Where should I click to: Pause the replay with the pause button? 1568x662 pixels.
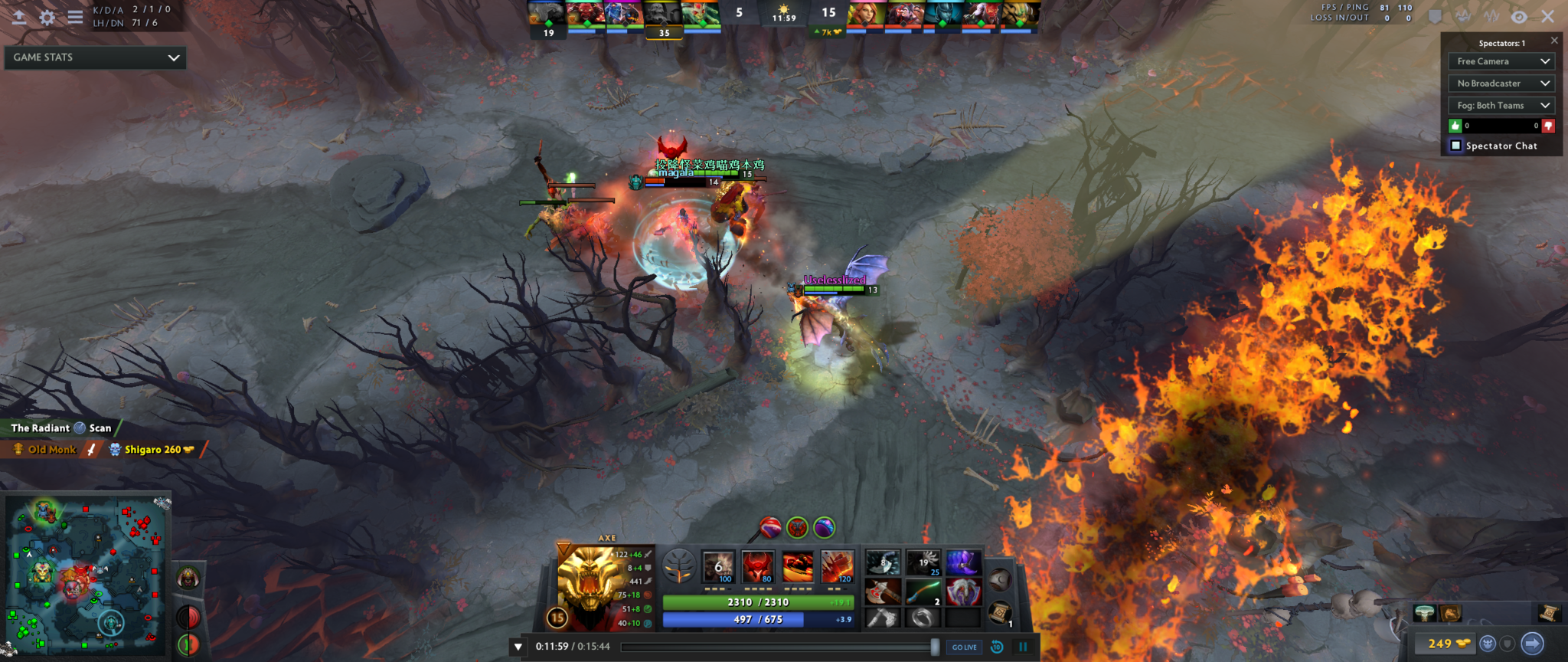pyautogui.click(x=1024, y=647)
